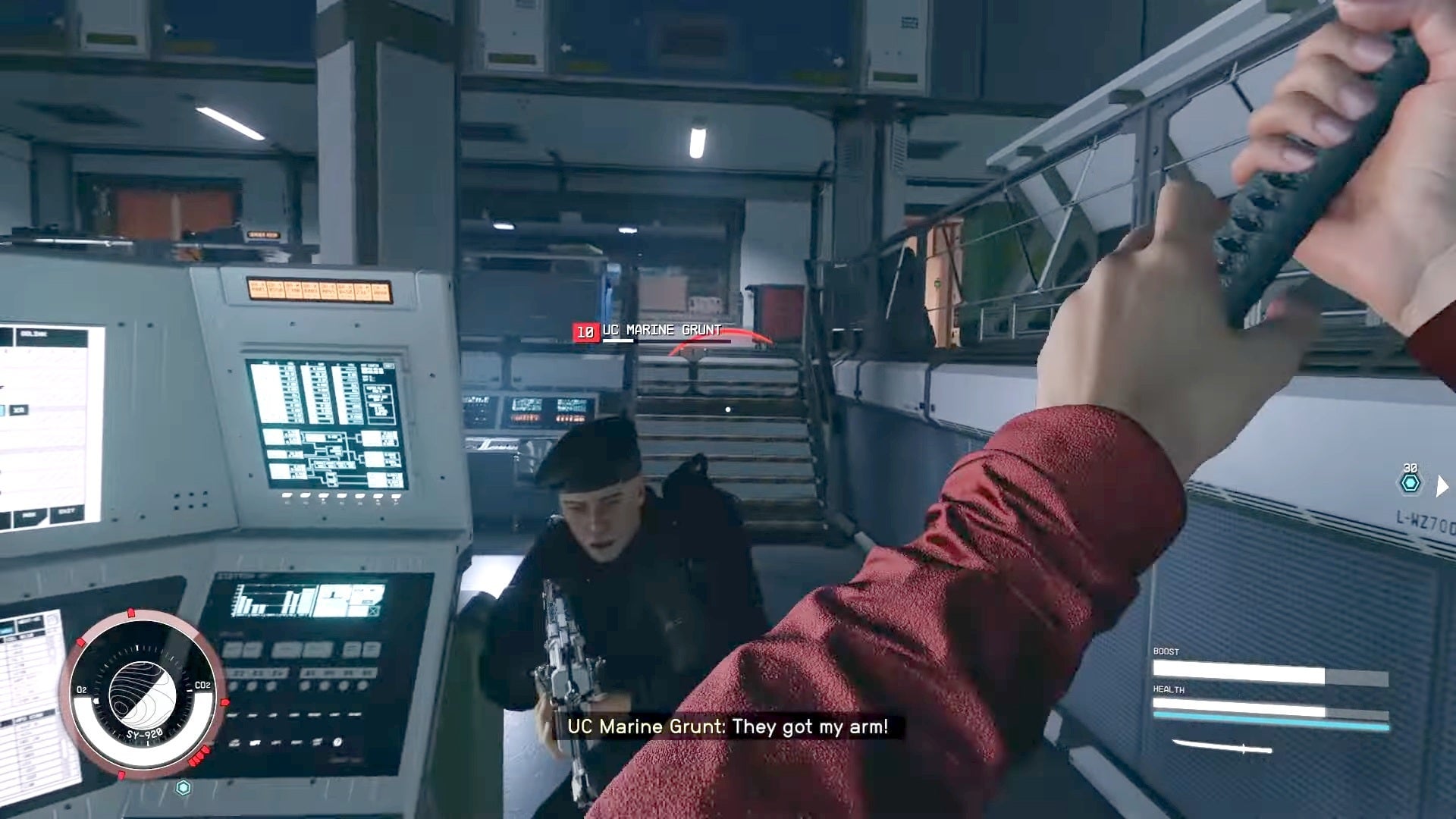This screenshot has width=1456, height=819.
Task: Click the hexagon icon beside the 30 counter
Action: pos(1410,483)
